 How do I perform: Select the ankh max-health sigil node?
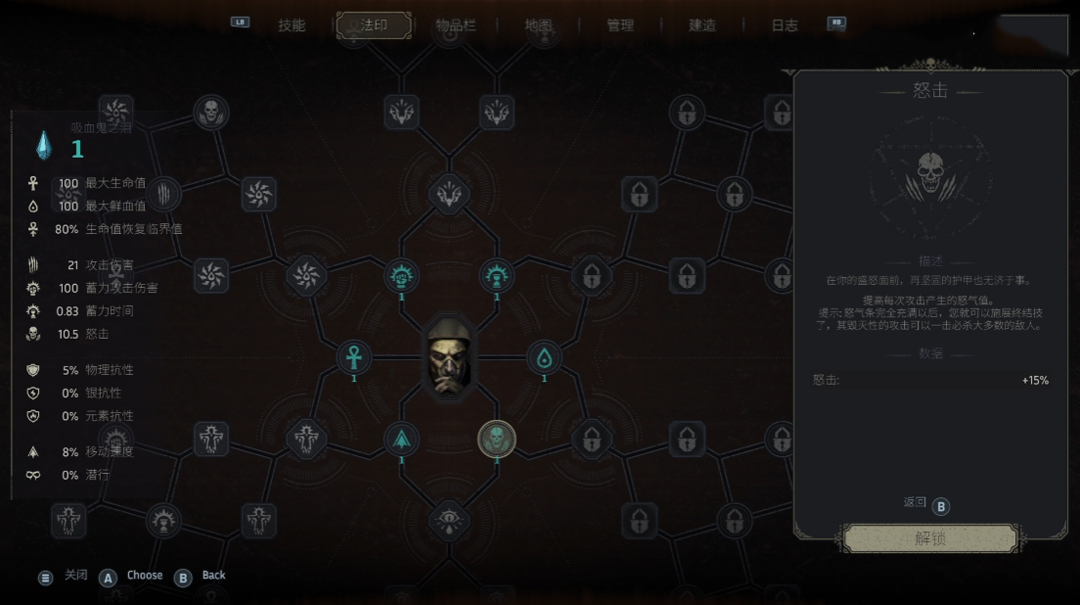coord(354,357)
